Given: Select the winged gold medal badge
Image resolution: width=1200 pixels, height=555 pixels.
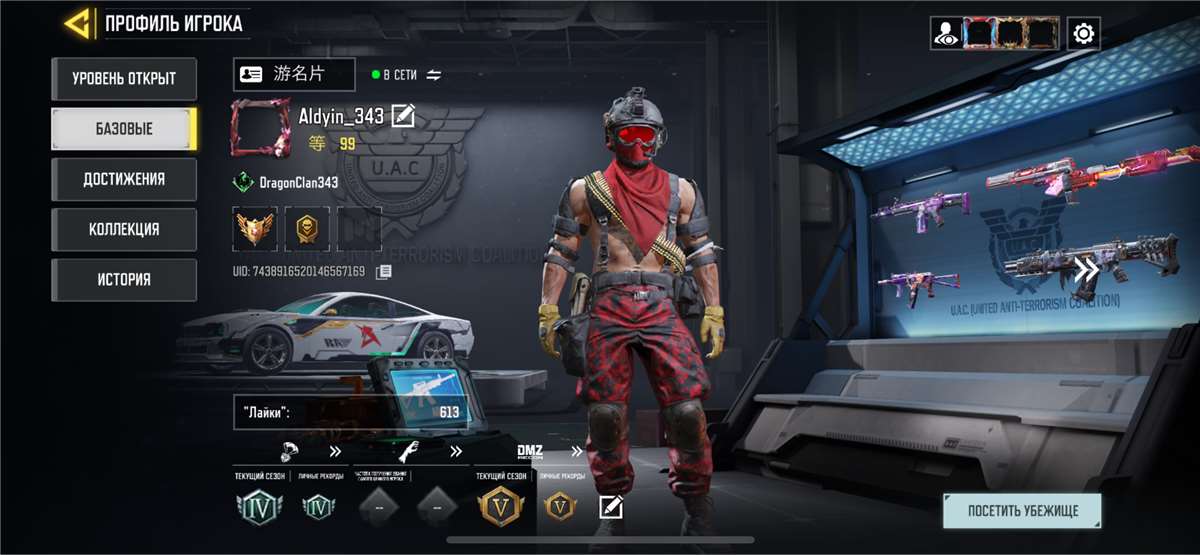Looking at the screenshot, I should point(254,229).
